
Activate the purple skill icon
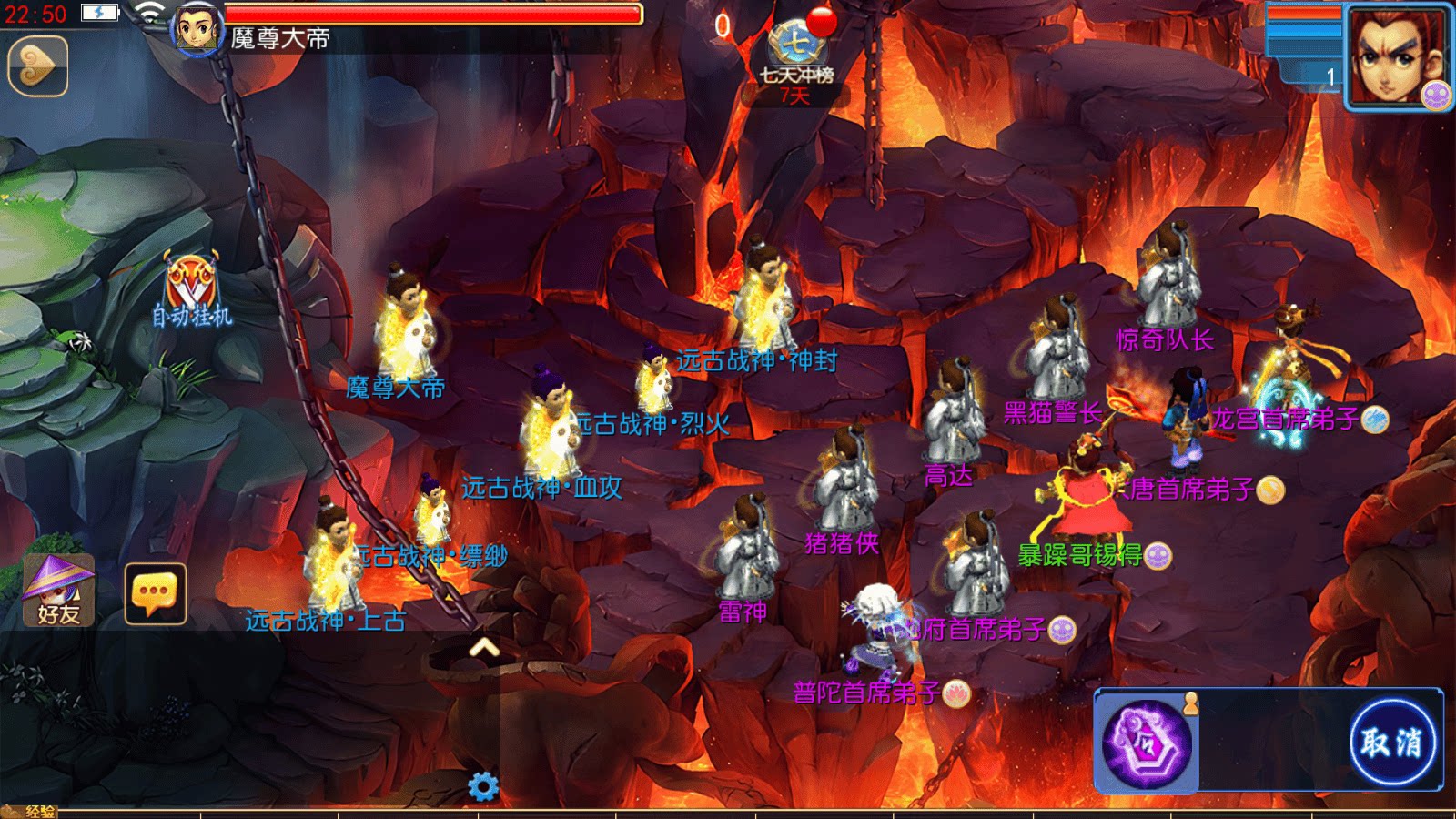coord(1147,743)
